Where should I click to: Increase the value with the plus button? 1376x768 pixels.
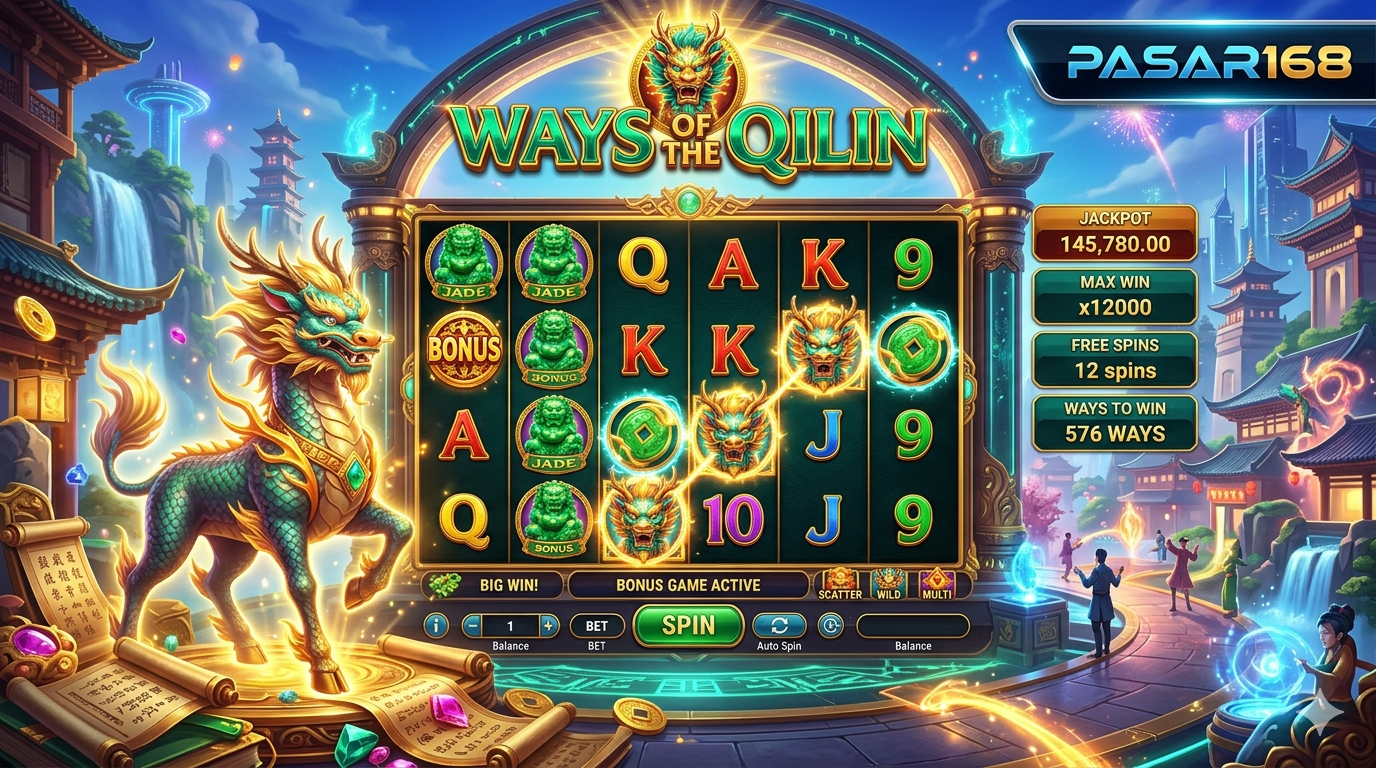point(548,626)
